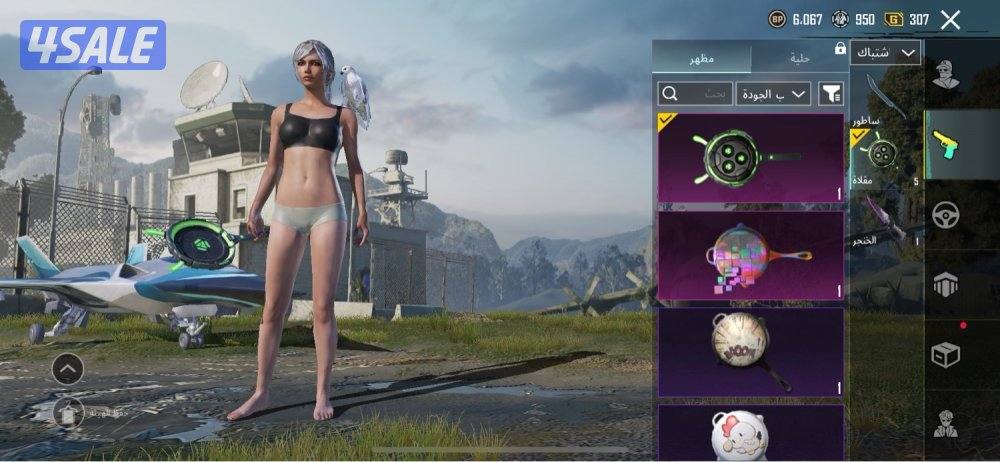Choose the colorful pixel pan skin
The width and height of the screenshot is (1000, 462).
pos(750,256)
